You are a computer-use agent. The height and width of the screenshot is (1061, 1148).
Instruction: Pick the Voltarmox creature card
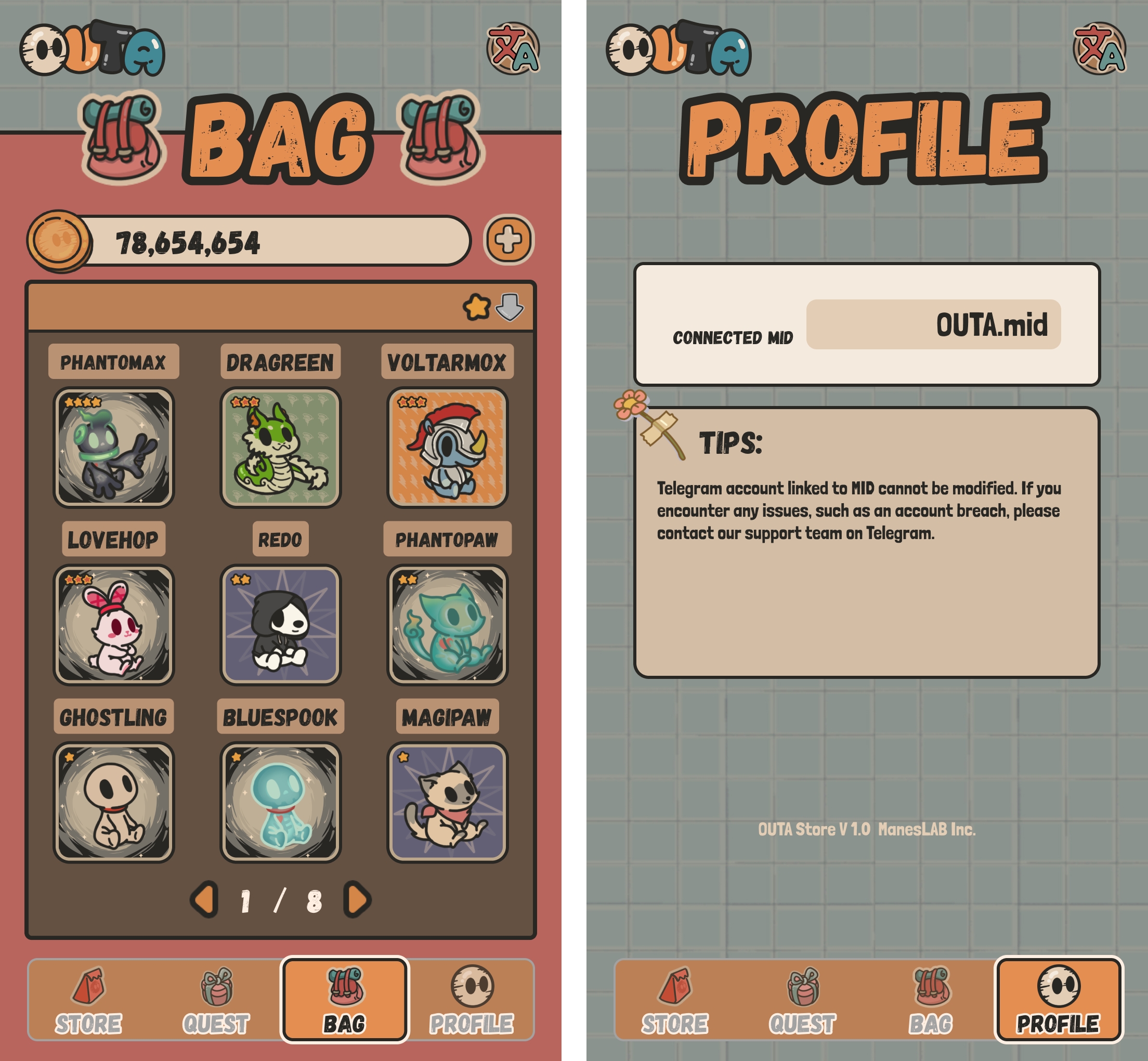[447, 447]
